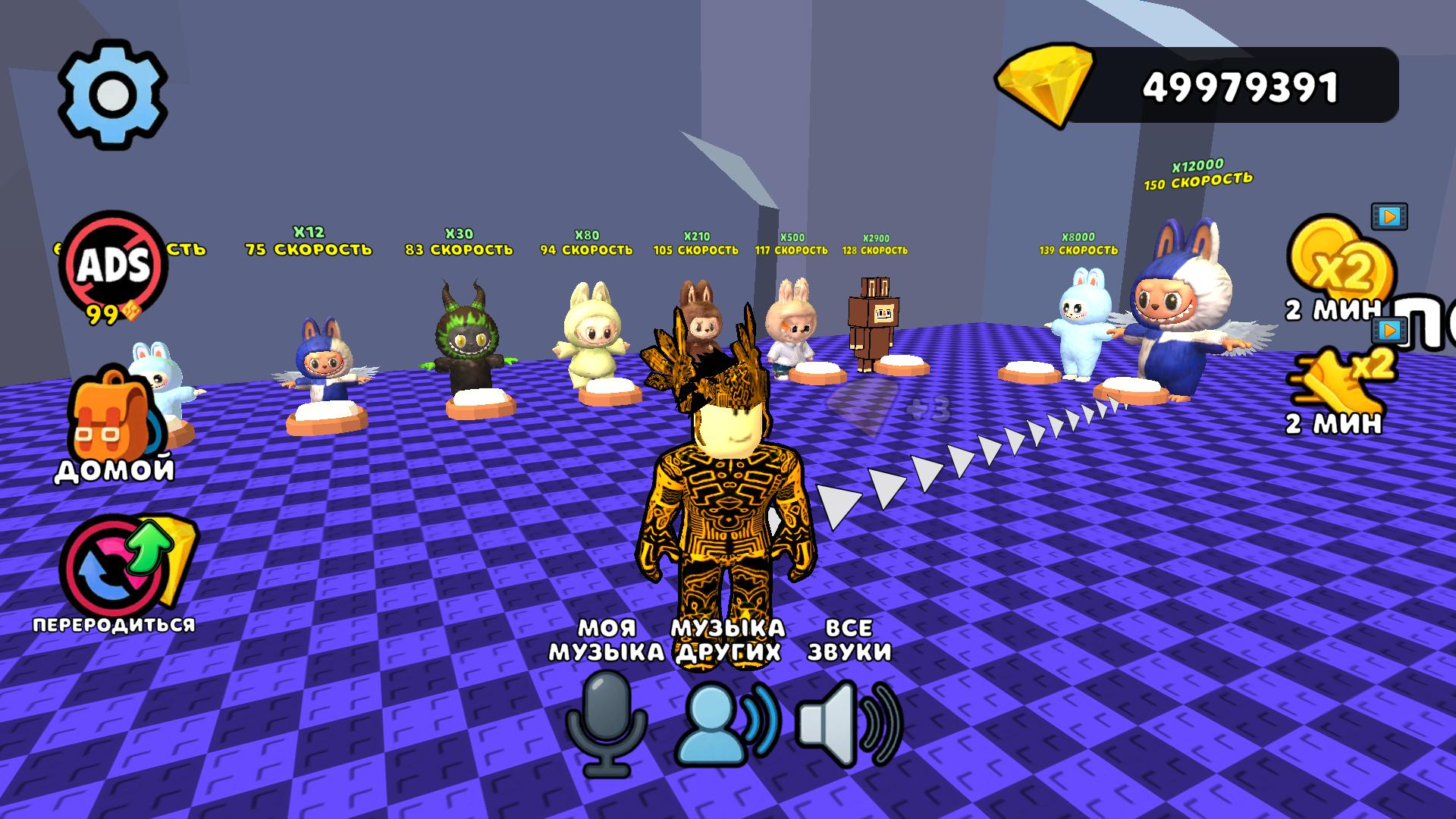The image size is (1456, 819).
Task: Click the No-ADS purchase icon
Action: point(114,262)
